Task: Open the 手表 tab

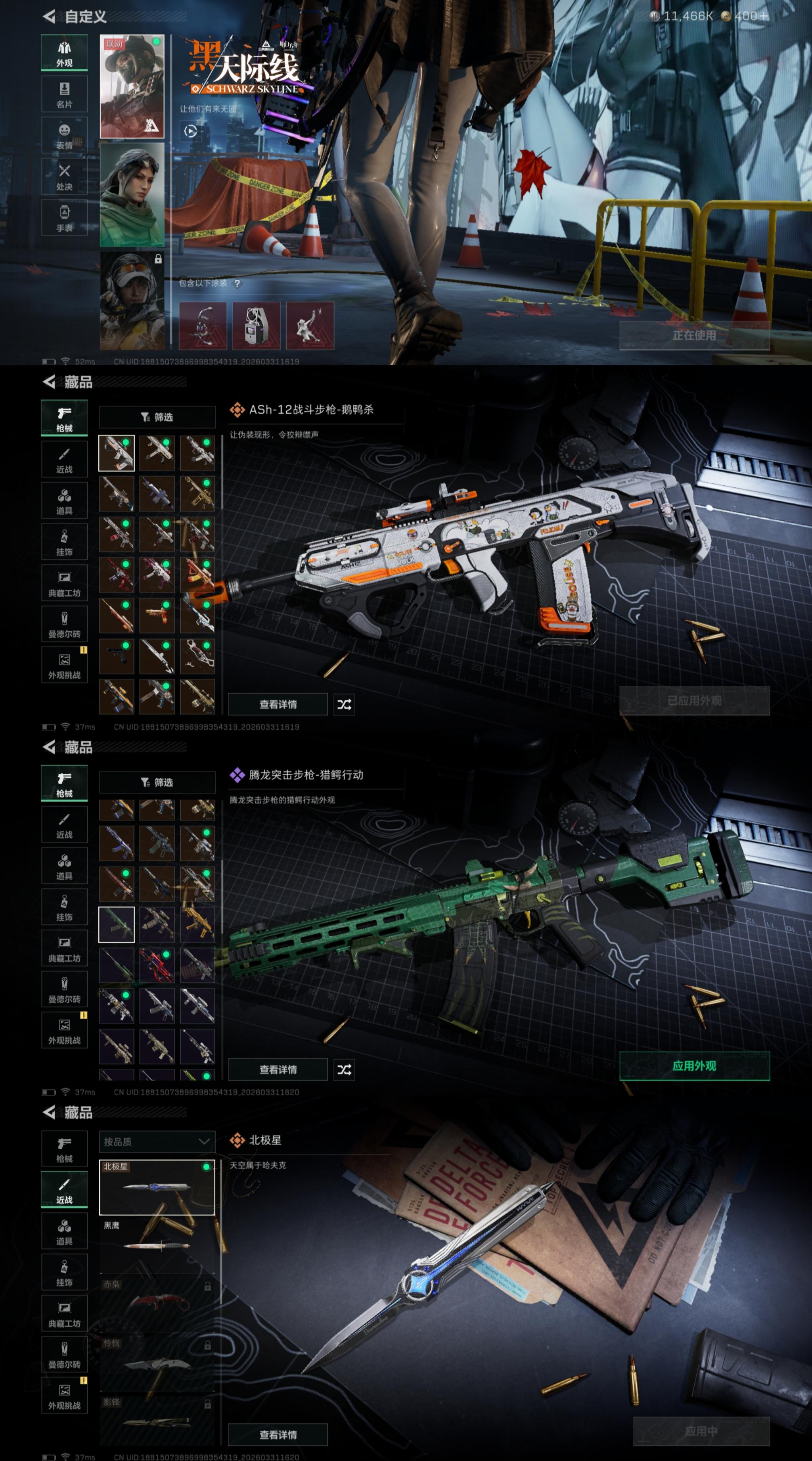Action: point(64,219)
